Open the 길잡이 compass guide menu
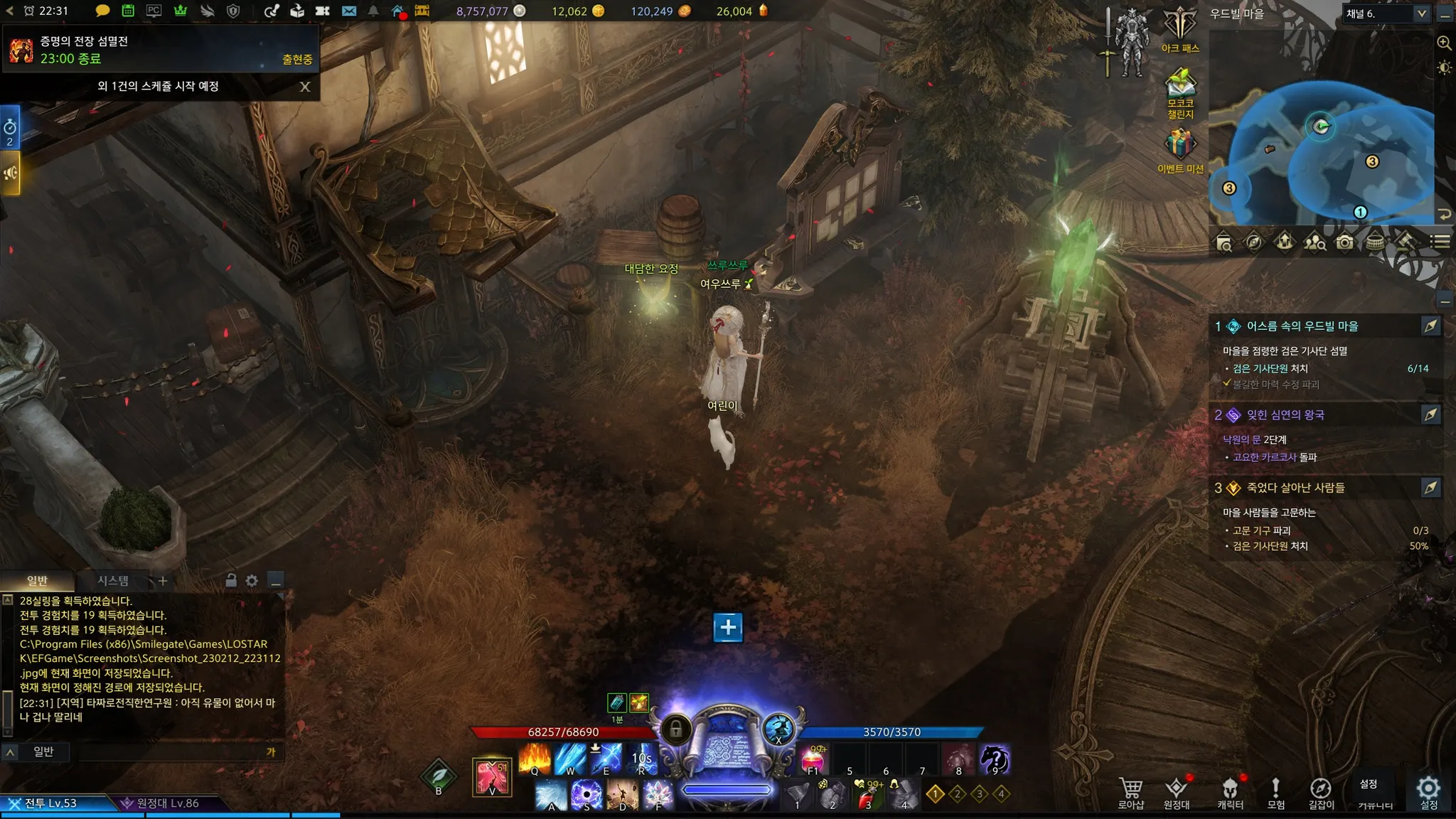The width and height of the screenshot is (1456, 819). point(1321,791)
